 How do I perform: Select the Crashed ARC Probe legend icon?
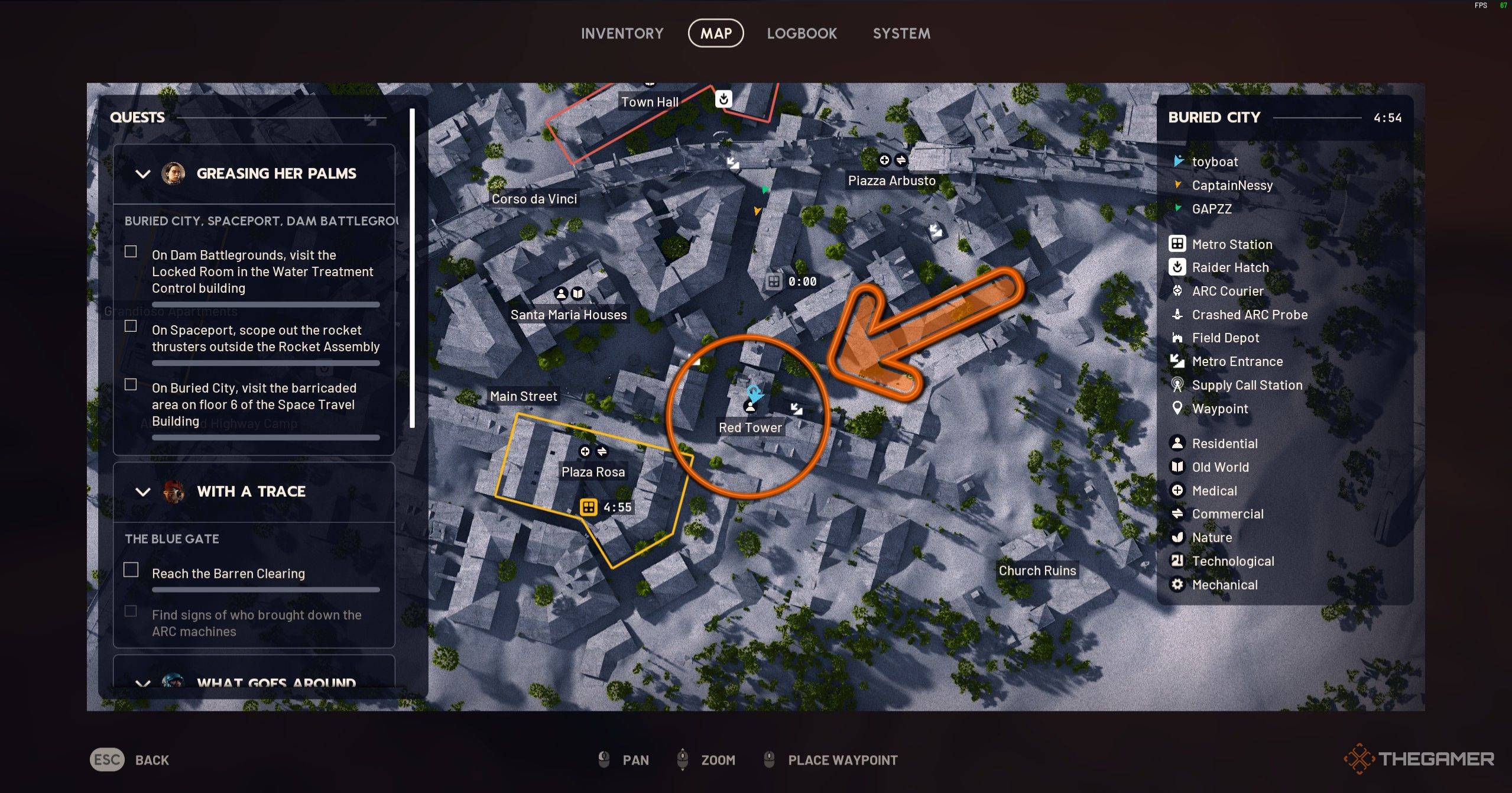click(x=1178, y=315)
